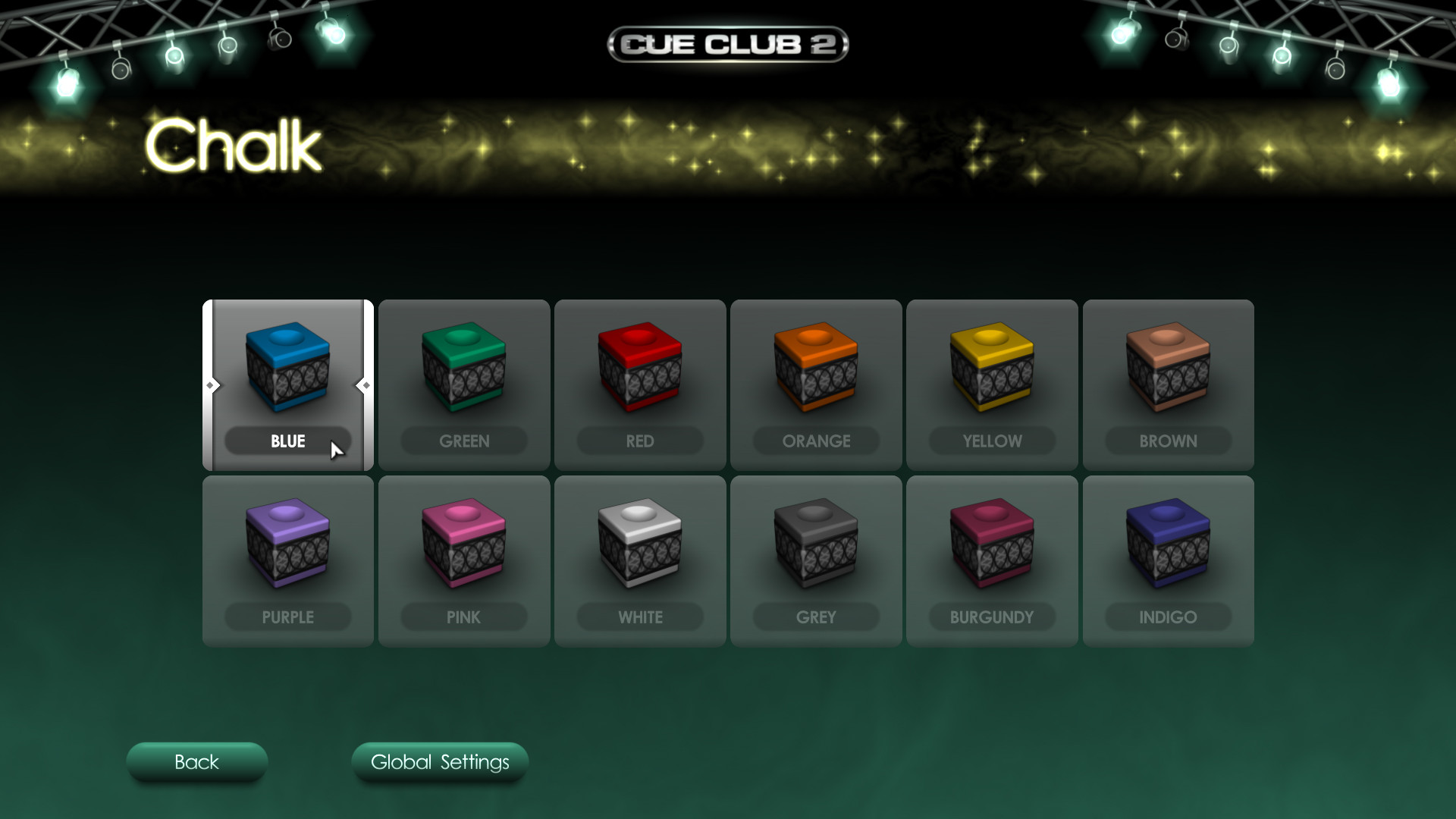The width and height of the screenshot is (1456, 819).
Task: Open Global Settings
Action: click(440, 763)
